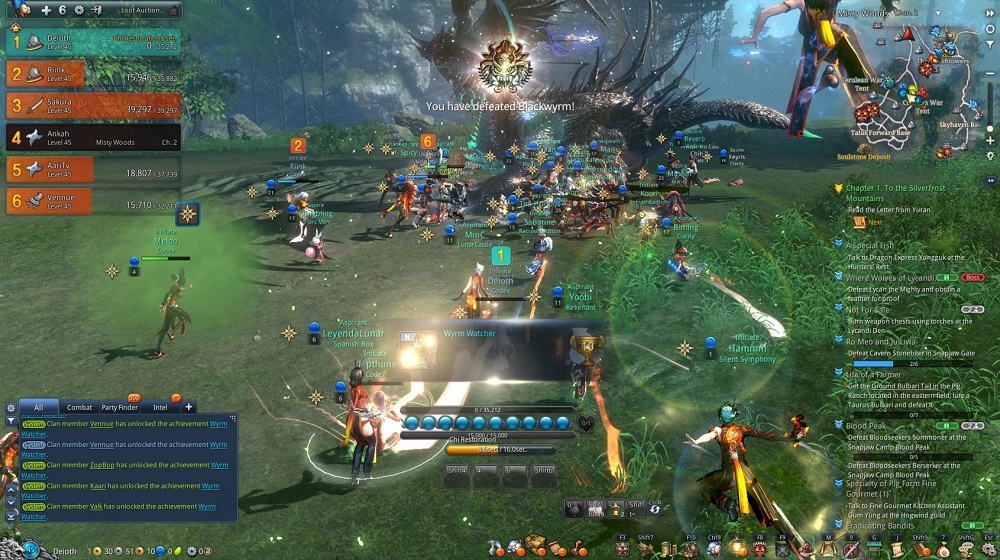The width and height of the screenshot is (1000, 560).
Task: Open the Loot Auction dropdown
Action: coord(144,10)
